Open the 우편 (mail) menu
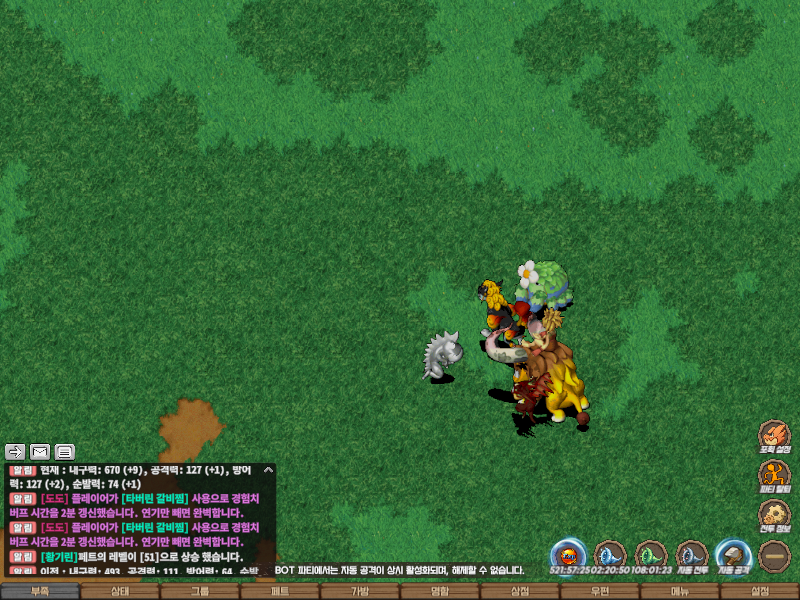The width and height of the screenshot is (800, 600). 600,591
